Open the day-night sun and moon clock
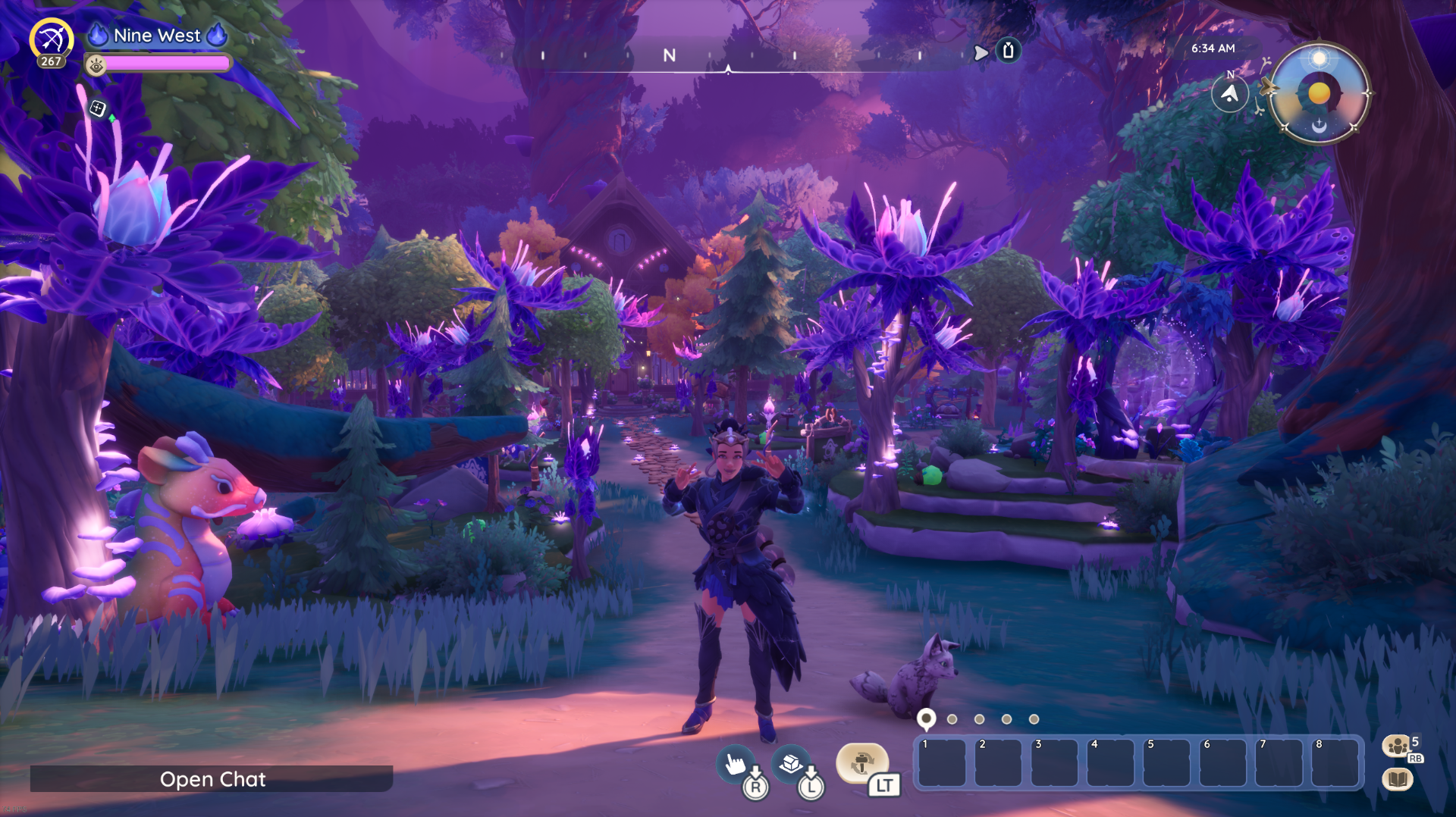1456x817 pixels. pyautogui.click(x=1319, y=93)
